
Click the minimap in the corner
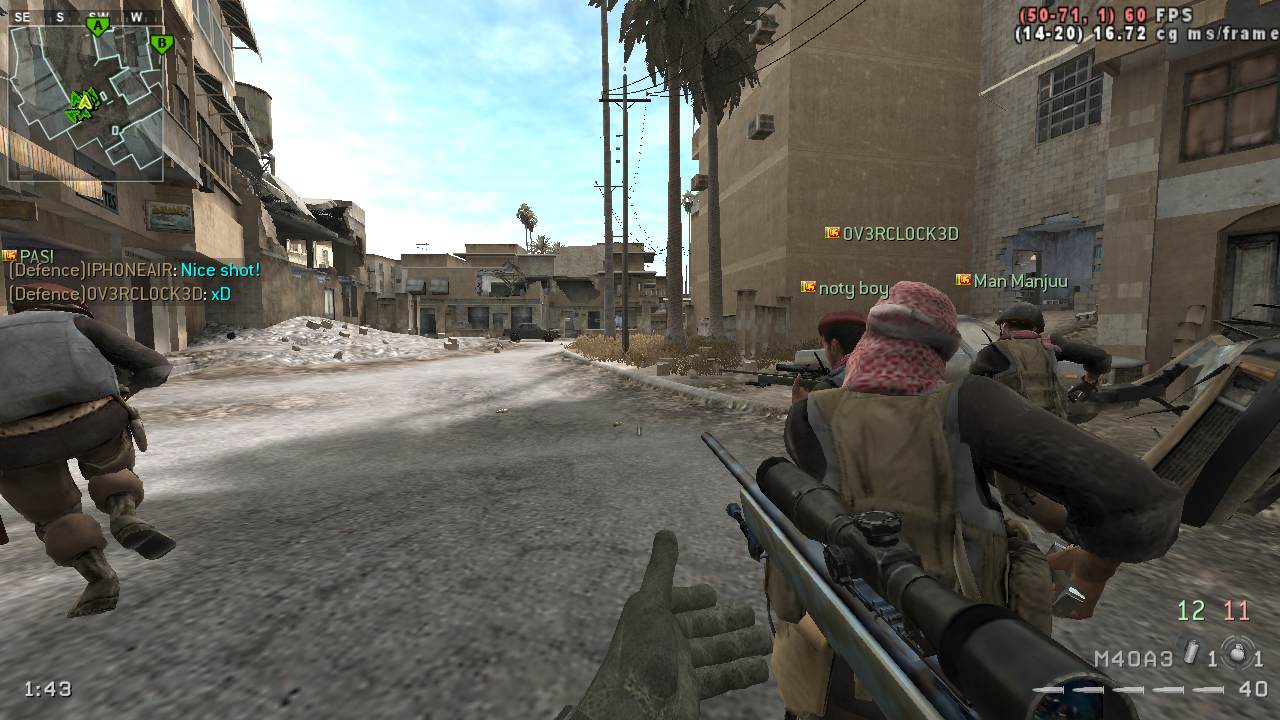(86, 102)
